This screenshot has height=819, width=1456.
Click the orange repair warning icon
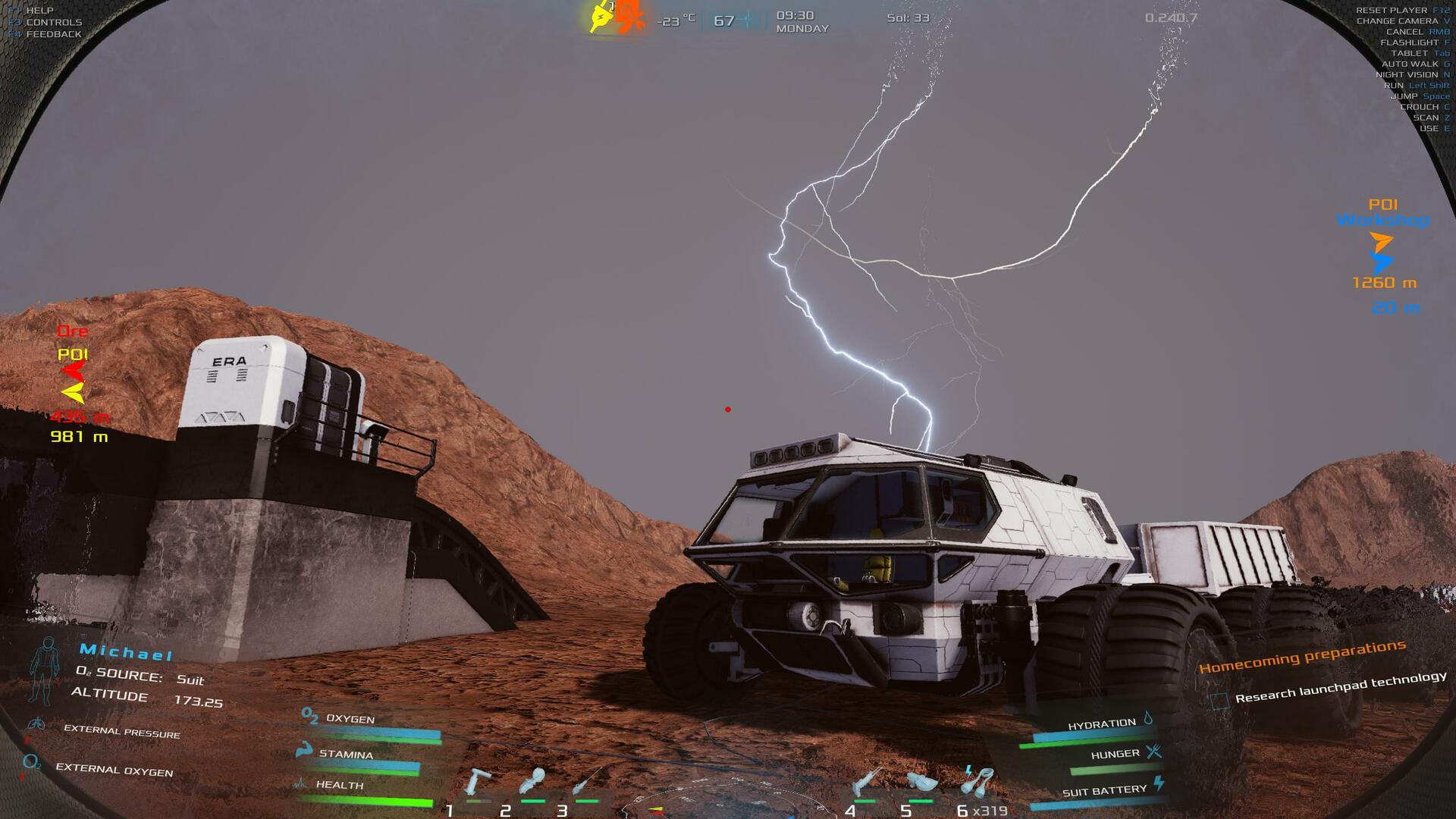pos(629,17)
